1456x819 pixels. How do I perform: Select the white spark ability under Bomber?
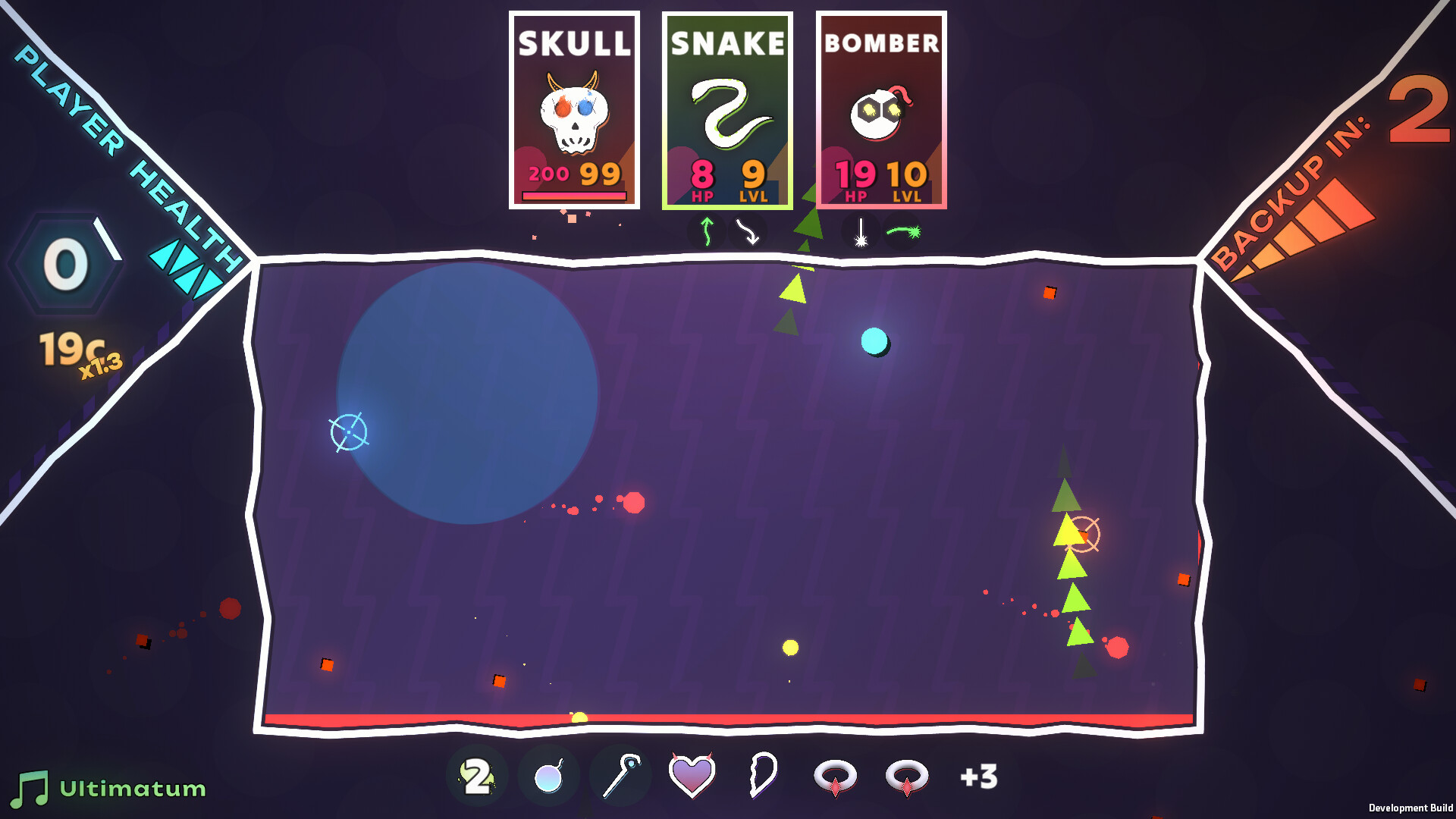point(861,232)
